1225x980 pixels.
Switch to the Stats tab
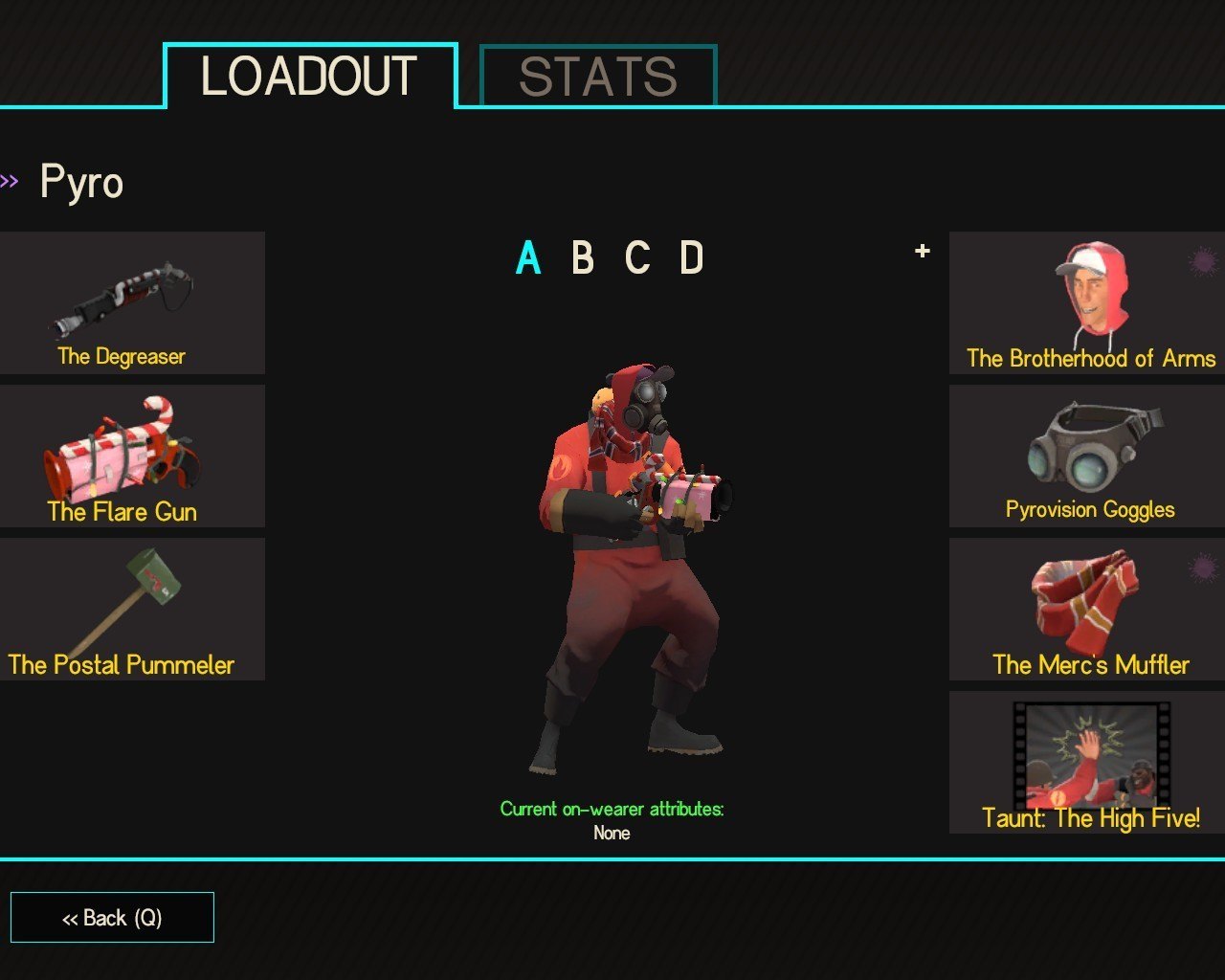pos(597,77)
